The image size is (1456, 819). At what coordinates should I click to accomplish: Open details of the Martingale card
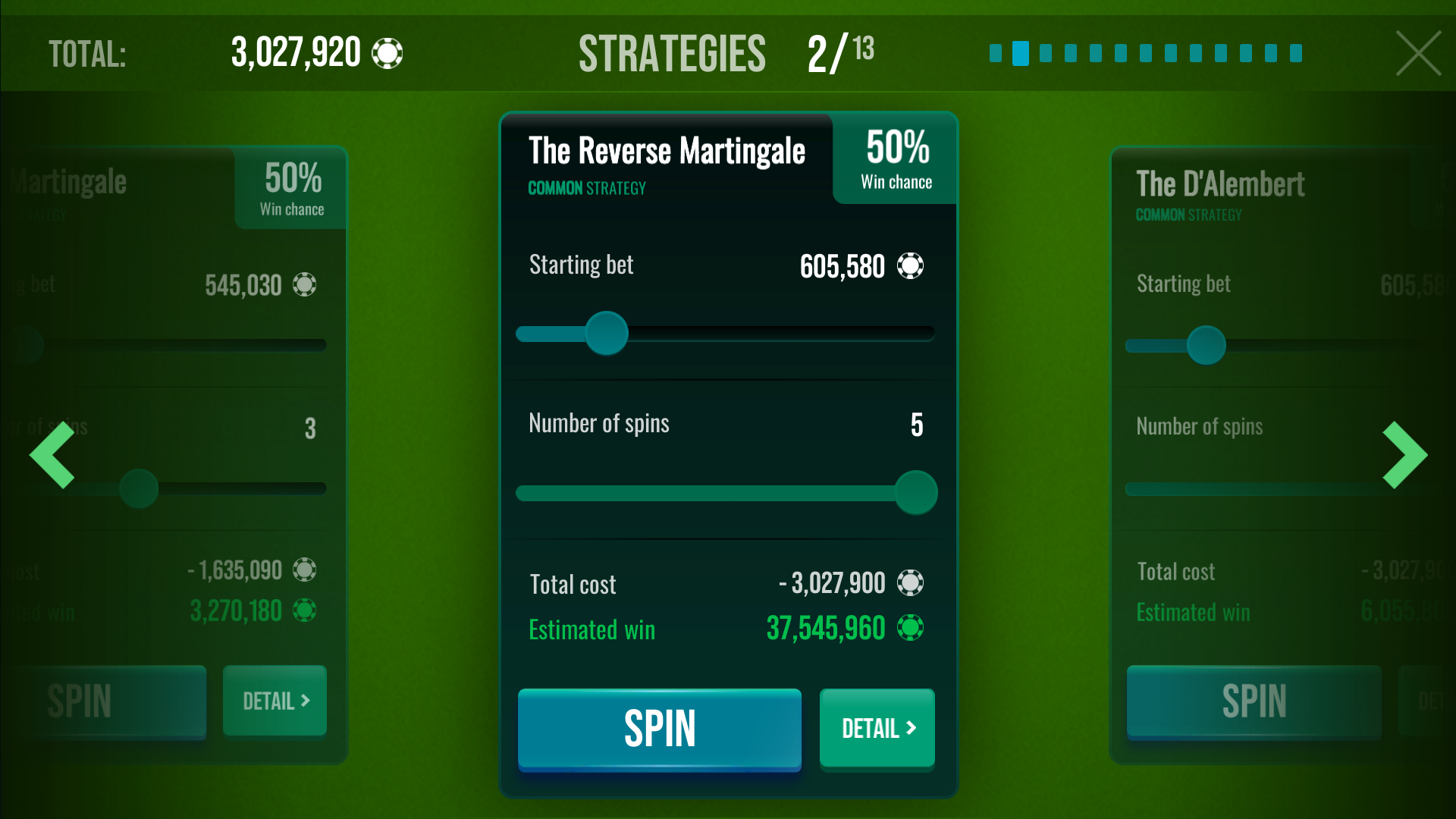coord(275,701)
